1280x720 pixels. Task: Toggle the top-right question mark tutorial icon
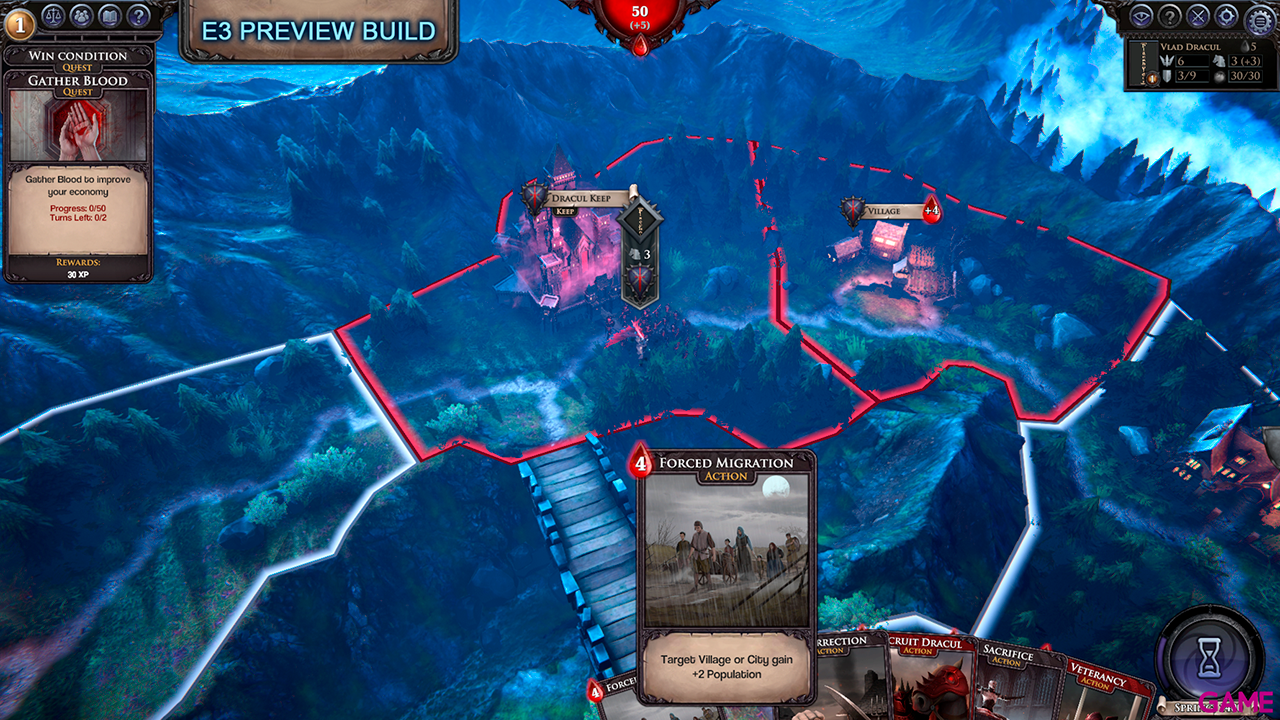coord(1167,15)
